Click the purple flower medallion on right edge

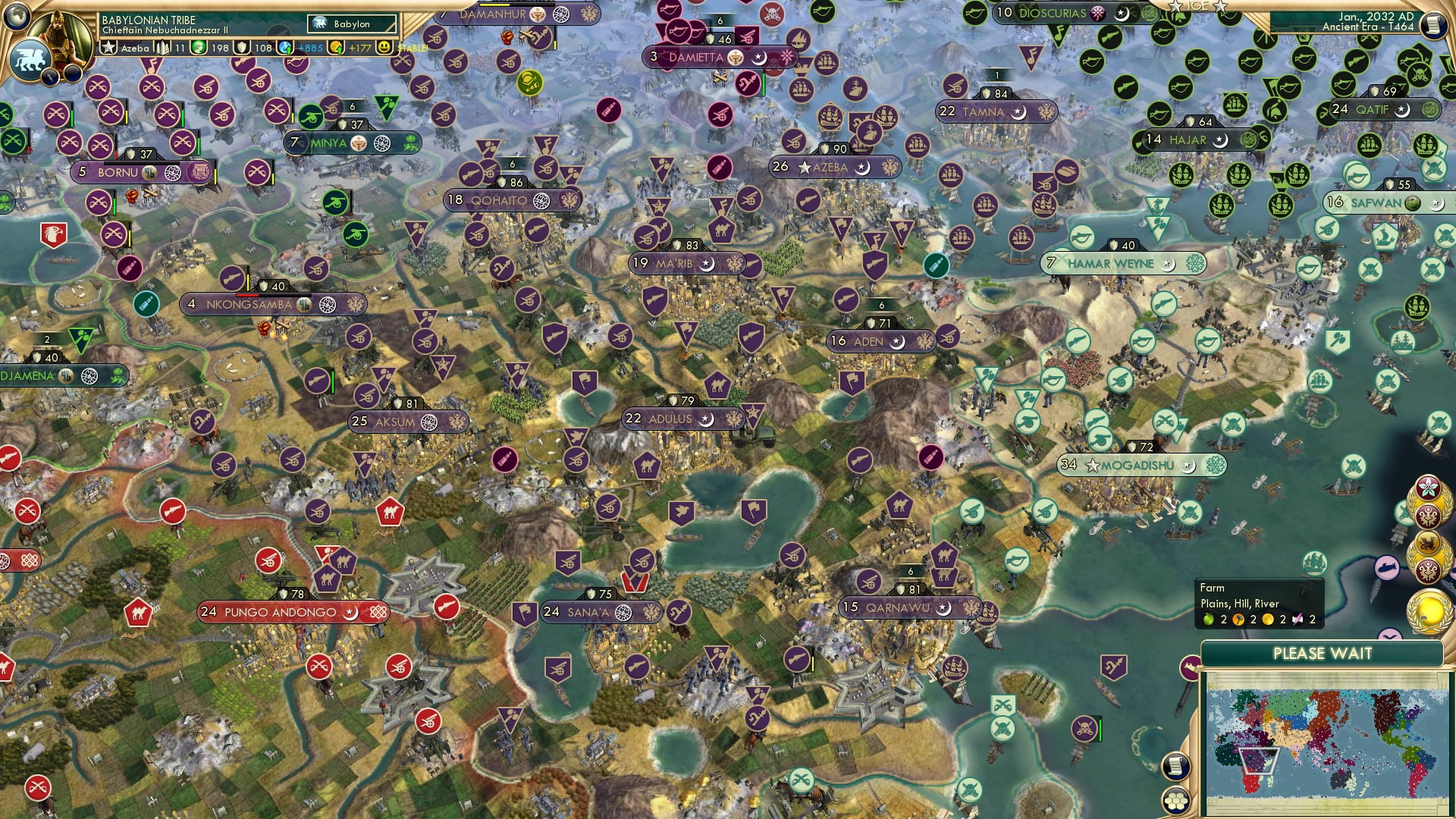[1427, 487]
